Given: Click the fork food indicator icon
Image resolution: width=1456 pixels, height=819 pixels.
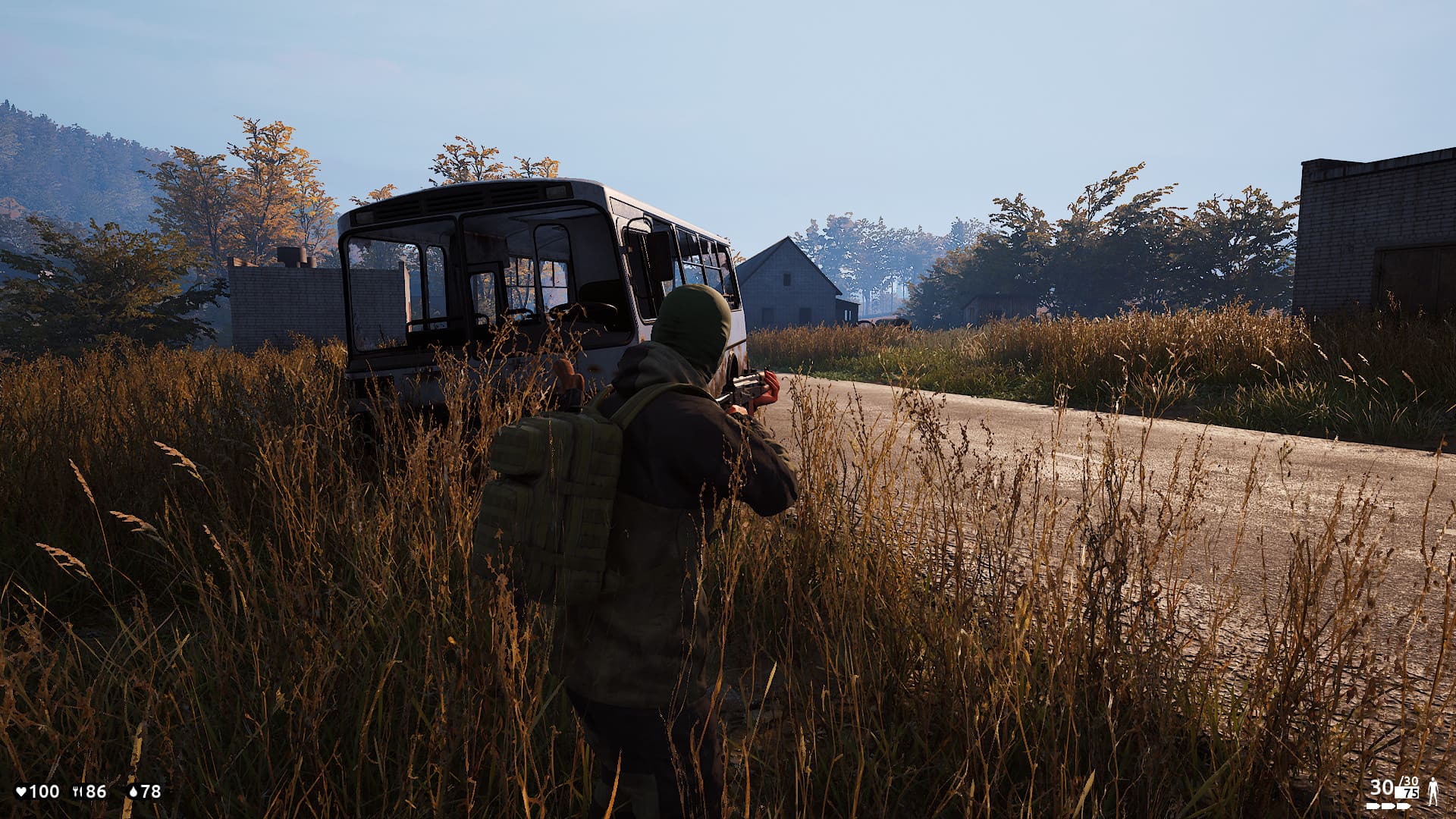Looking at the screenshot, I should click(x=77, y=792).
